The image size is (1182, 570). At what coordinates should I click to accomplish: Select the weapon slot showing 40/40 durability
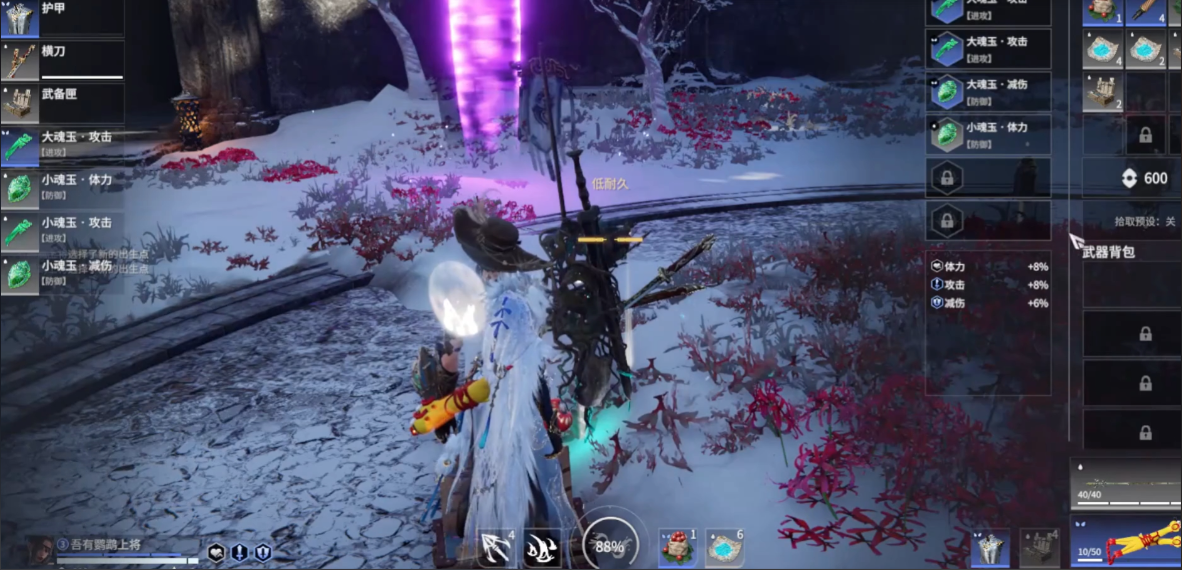(1126, 482)
